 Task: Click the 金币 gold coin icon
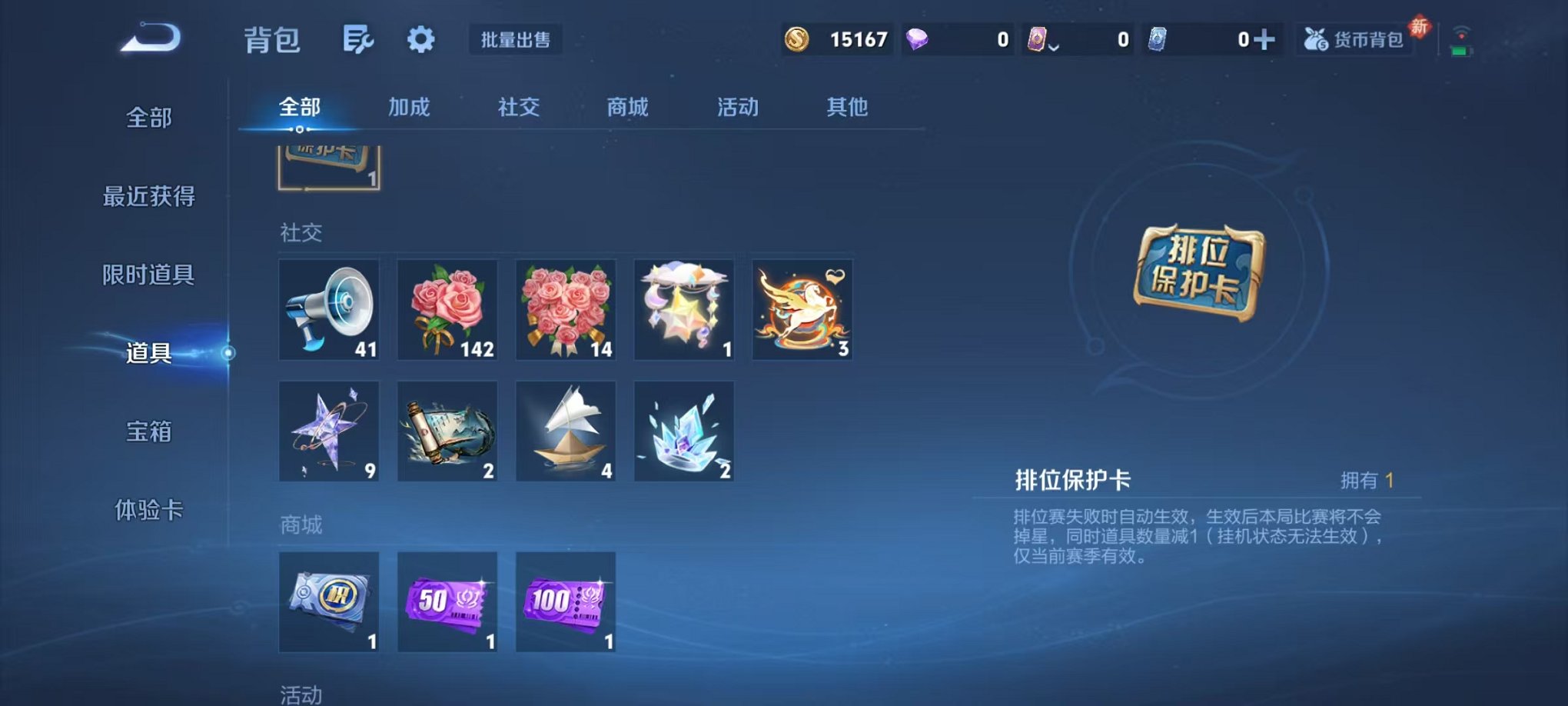click(x=797, y=38)
